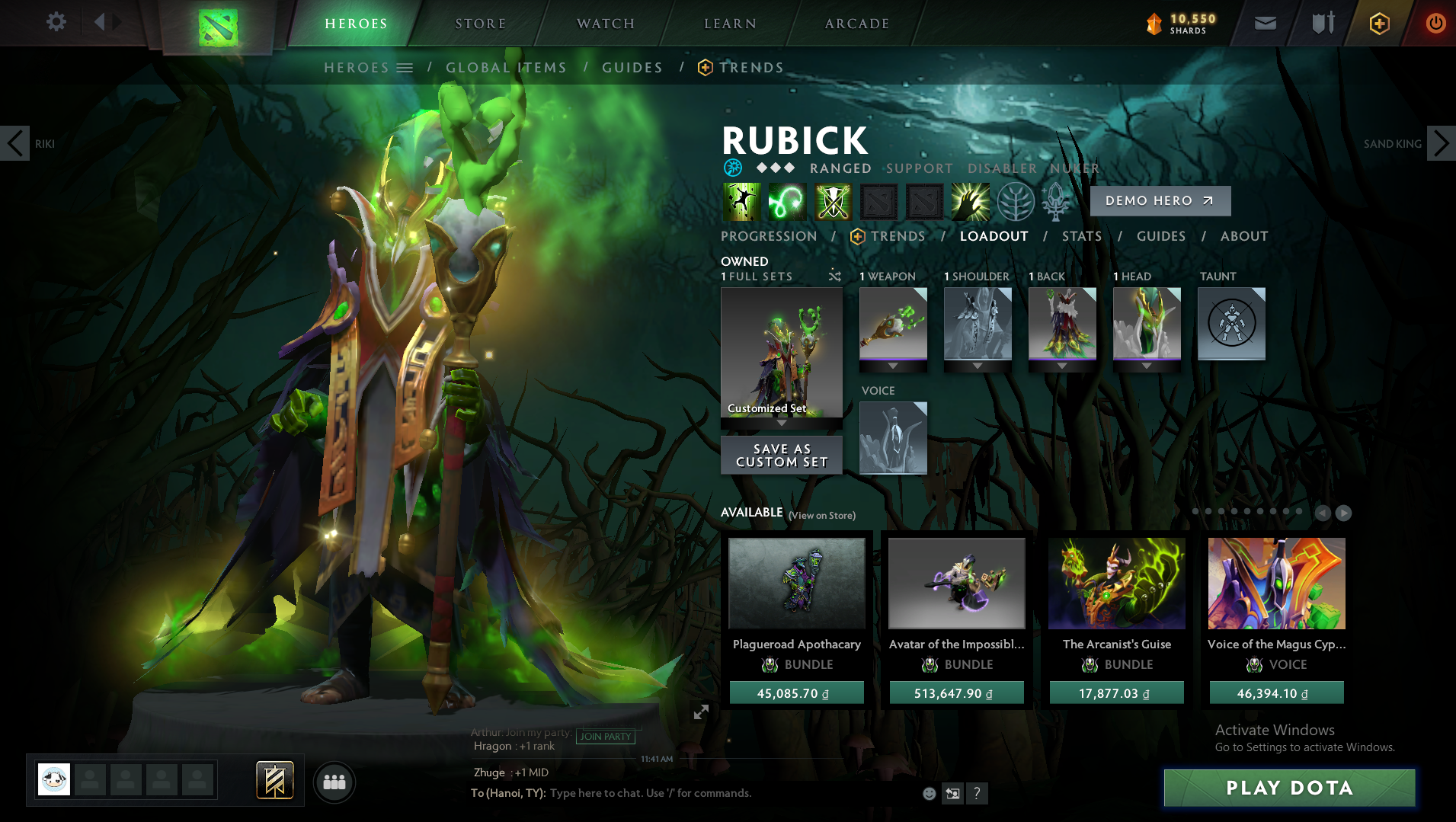1456x822 pixels.
Task: Click the DEMO HERO button
Action: (x=1160, y=200)
